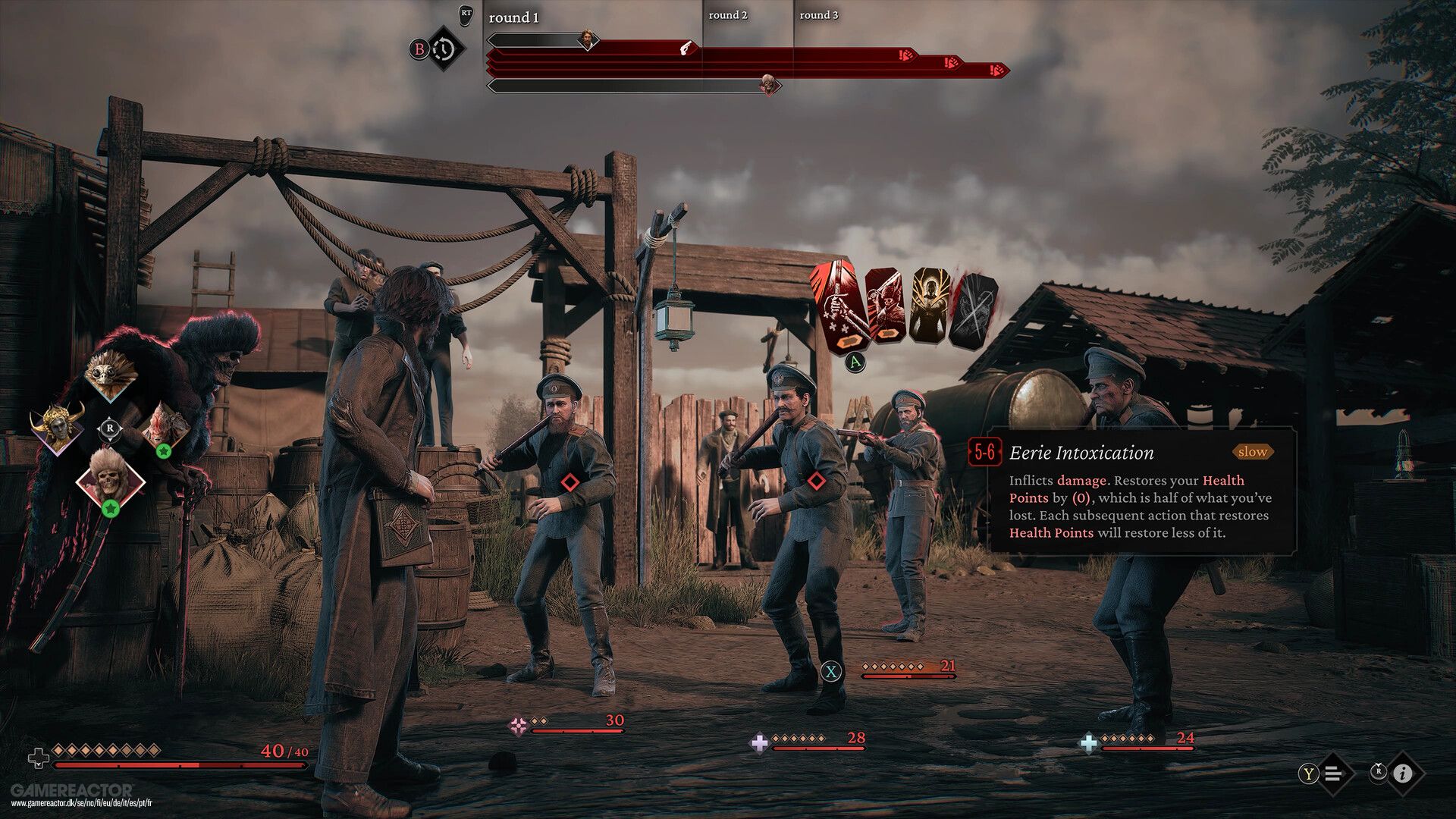1456x819 pixels.
Task: Switch to the golden horned mask salutor
Action: tap(58, 428)
